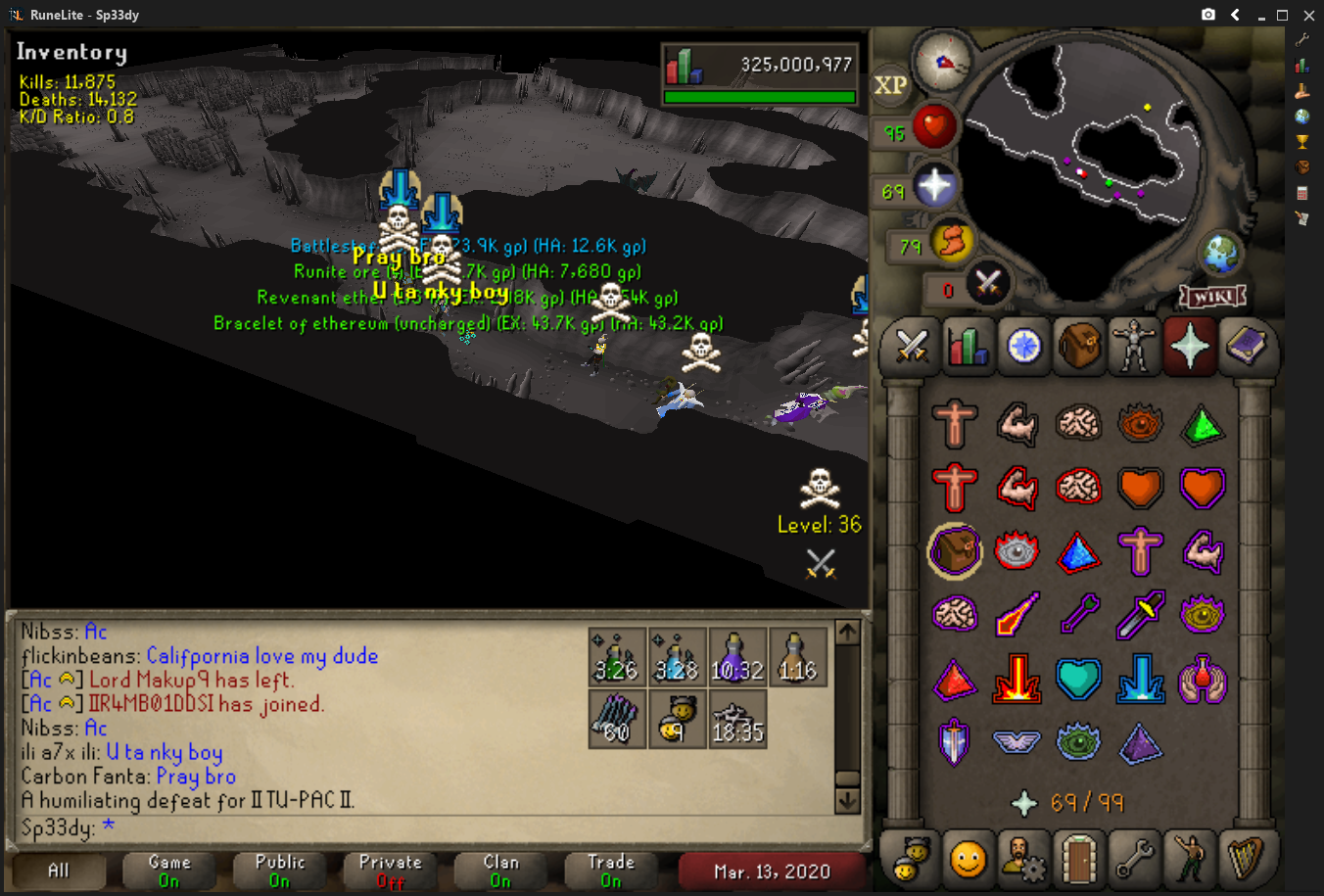This screenshot has width=1324, height=896.
Task: Select the Private chat filter tab
Action: (390, 871)
